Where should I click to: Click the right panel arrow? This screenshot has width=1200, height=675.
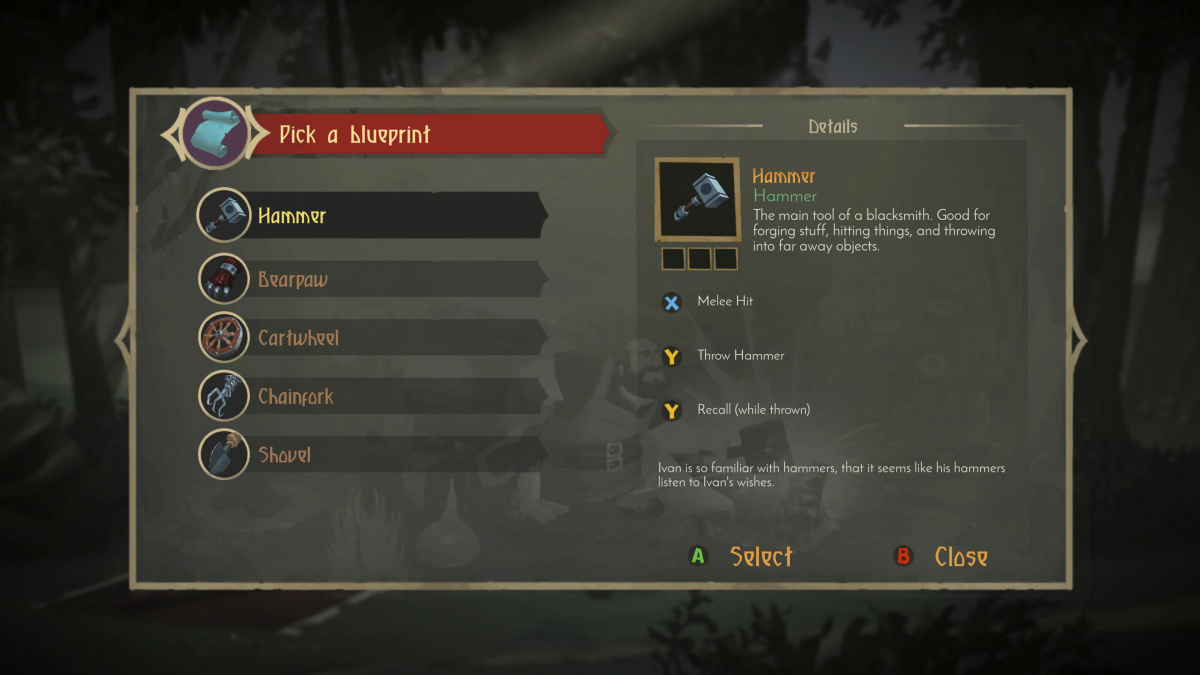tap(1077, 340)
